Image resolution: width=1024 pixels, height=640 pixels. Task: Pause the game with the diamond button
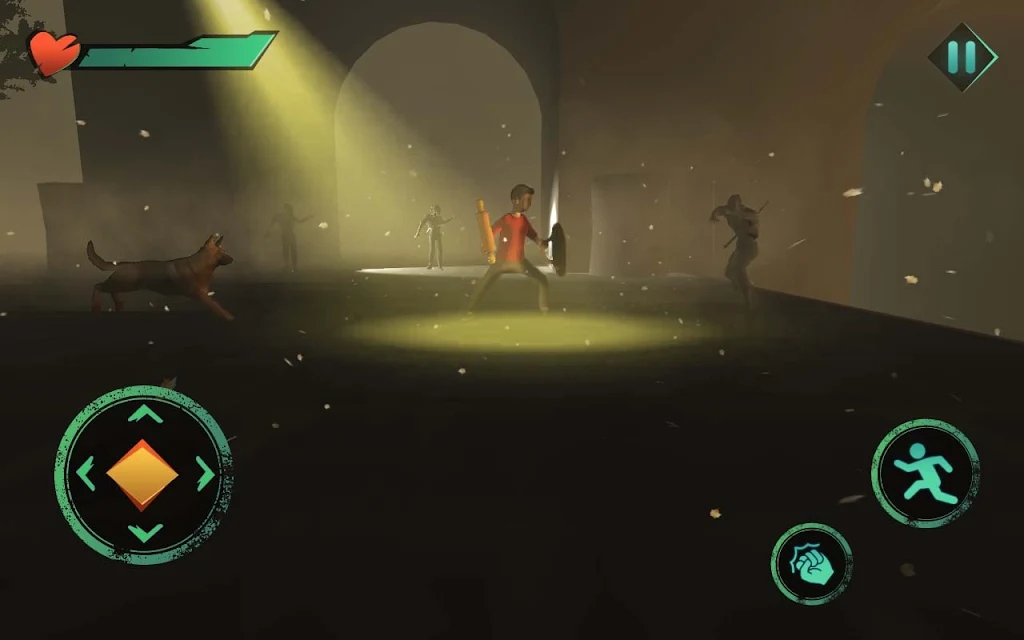[962, 57]
